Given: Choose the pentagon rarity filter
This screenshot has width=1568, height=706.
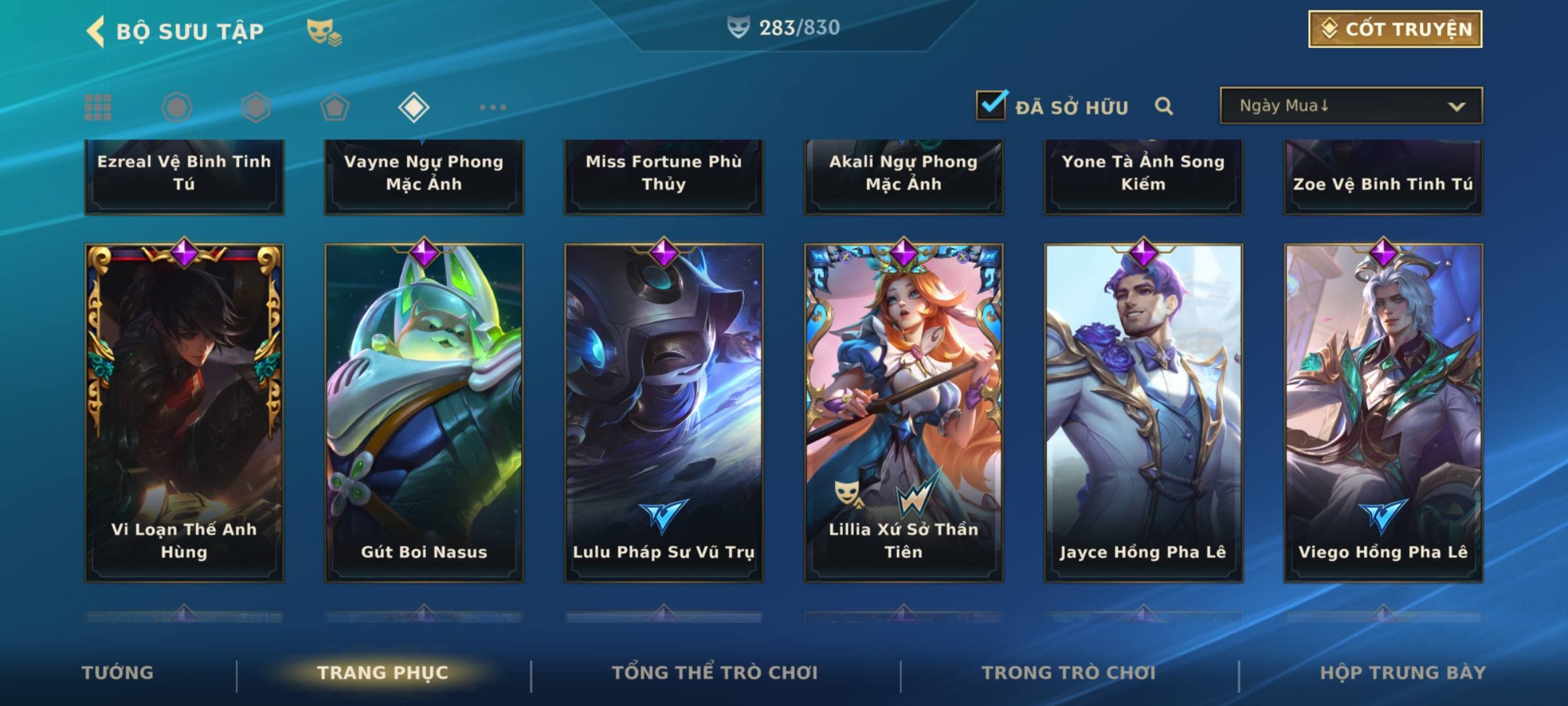Looking at the screenshot, I should click(335, 107).
